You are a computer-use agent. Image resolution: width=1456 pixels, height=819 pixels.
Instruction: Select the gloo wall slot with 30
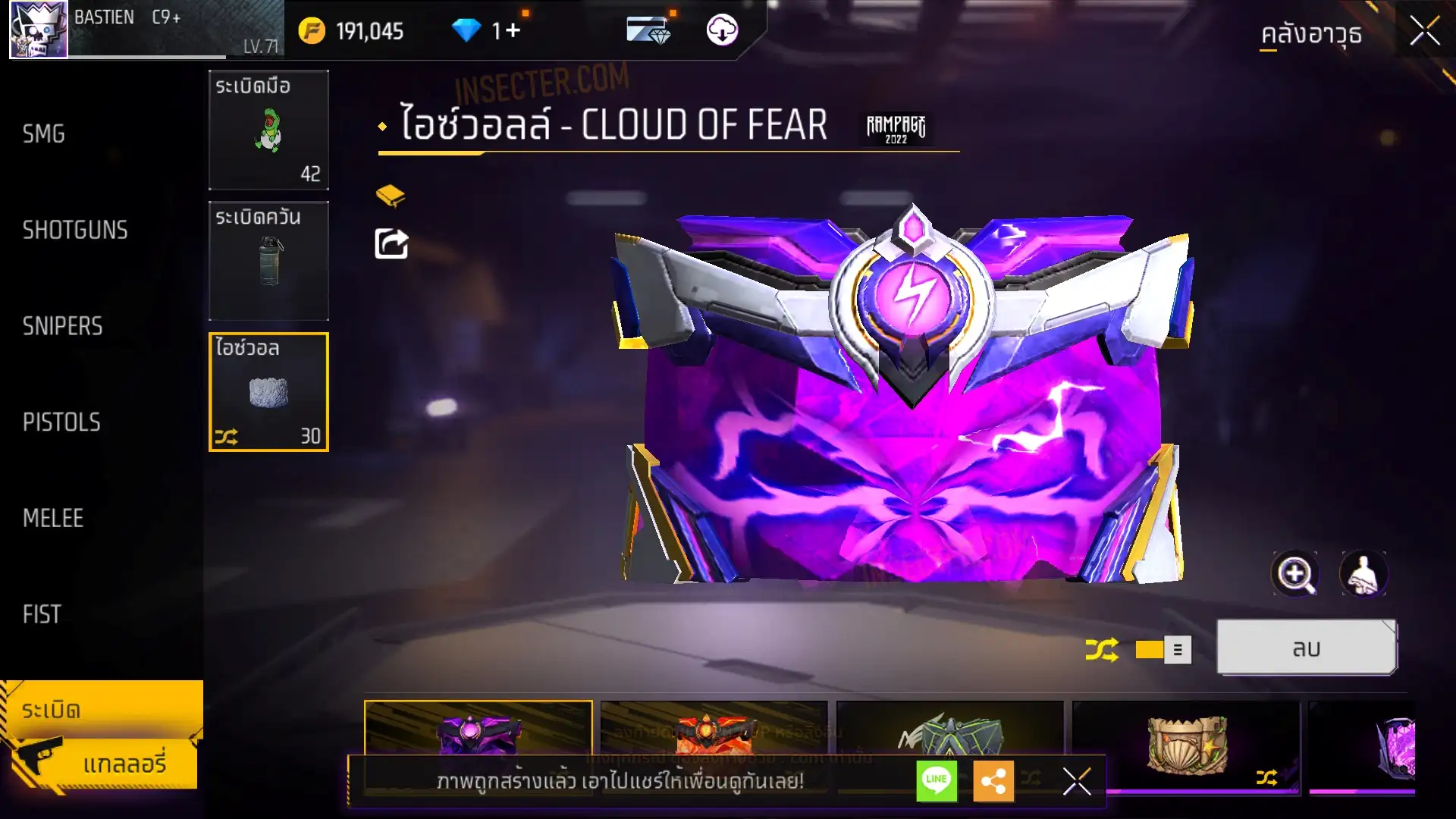click(x=268, y=392)
